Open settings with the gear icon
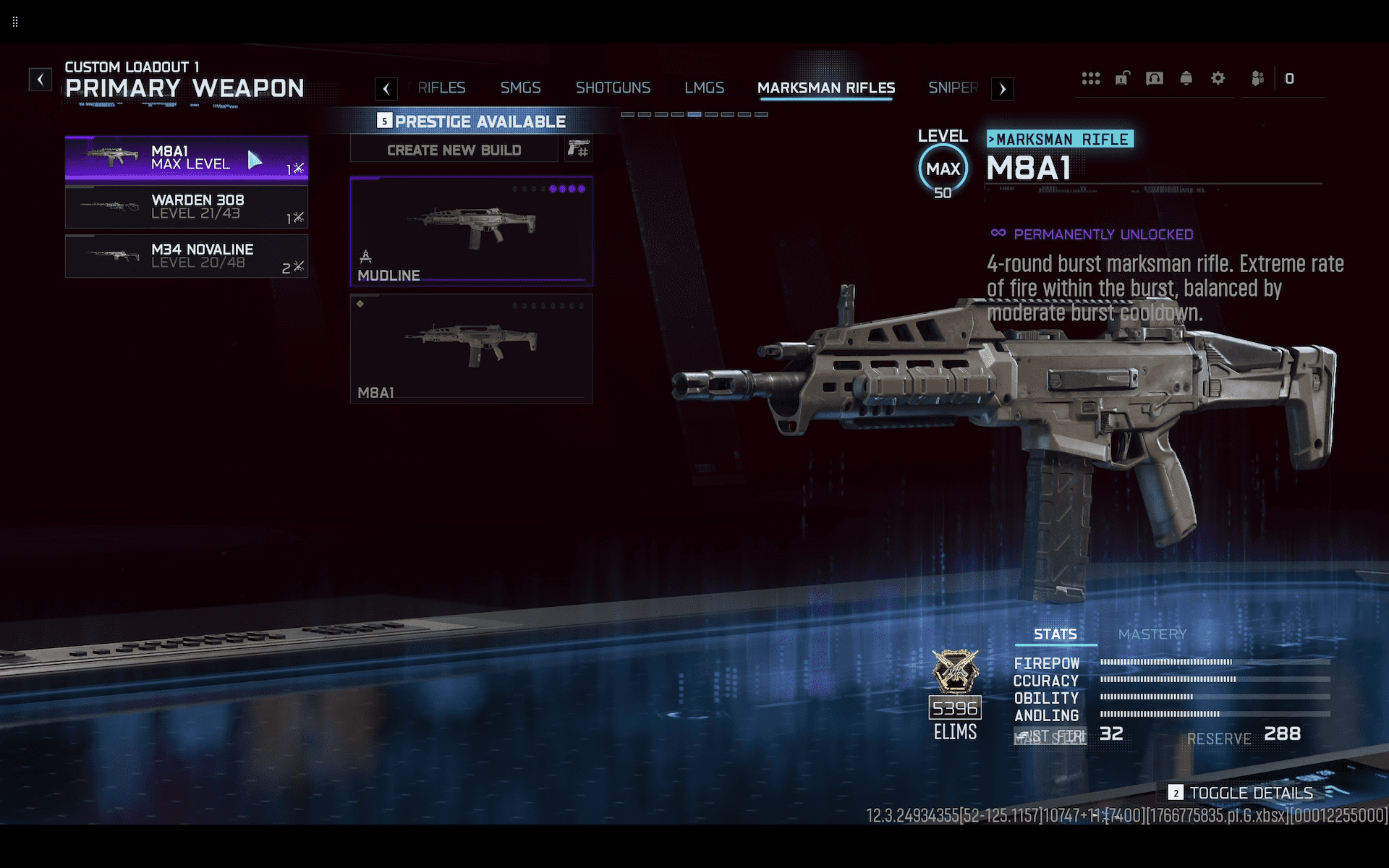The height and width of the screenshot is (868, 1389). (x=1218, y=78)
